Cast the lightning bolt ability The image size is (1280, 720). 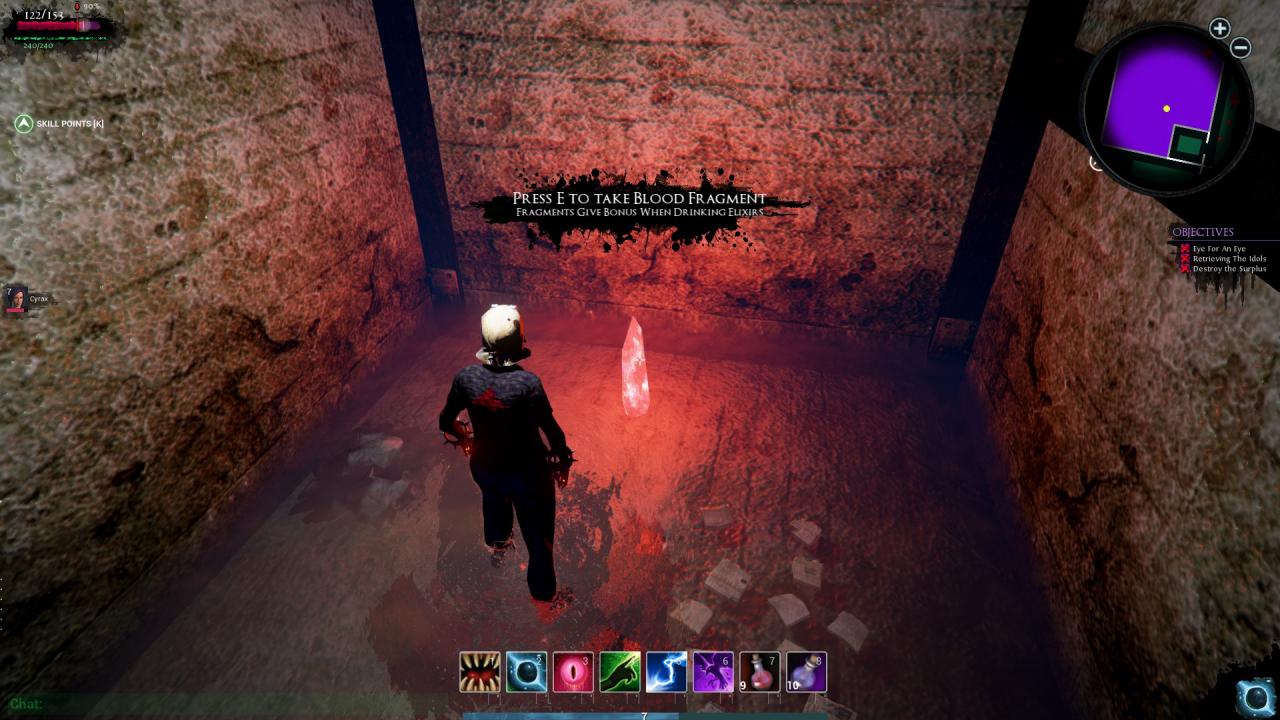666,672
